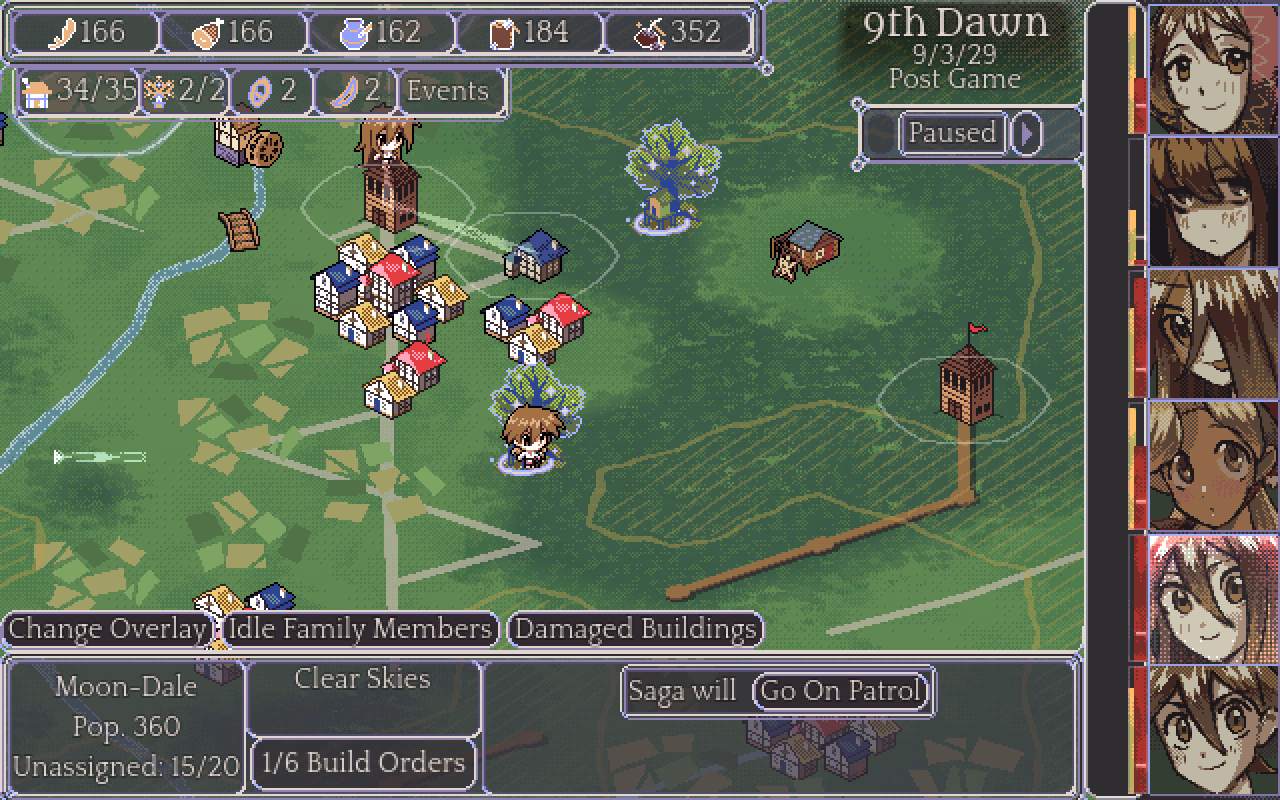Screen dimensions: 1280x800
Task: Show Damaged Buildings
Action: [x=635, y=629]
